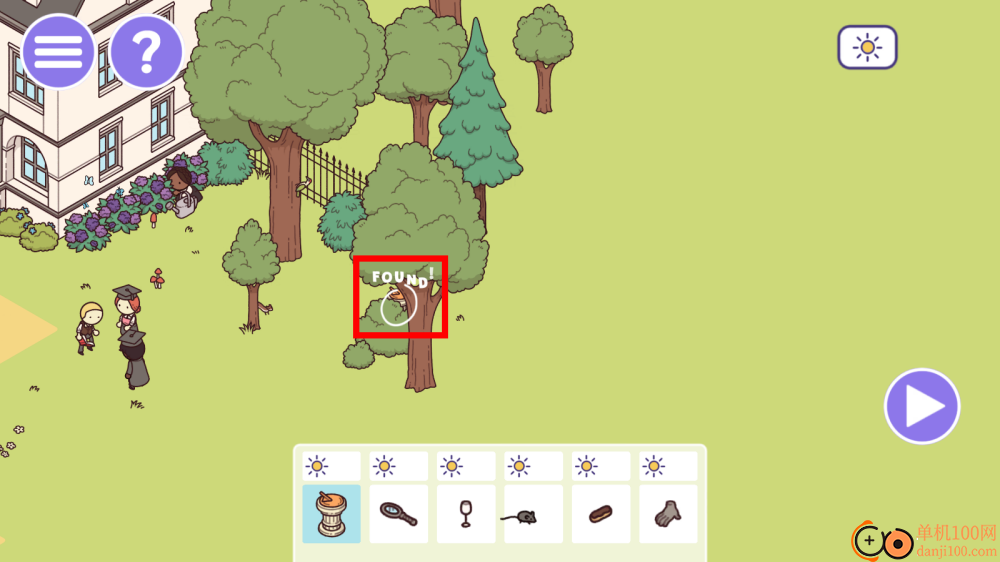Click the purple play arrow button

coord(922,406)
